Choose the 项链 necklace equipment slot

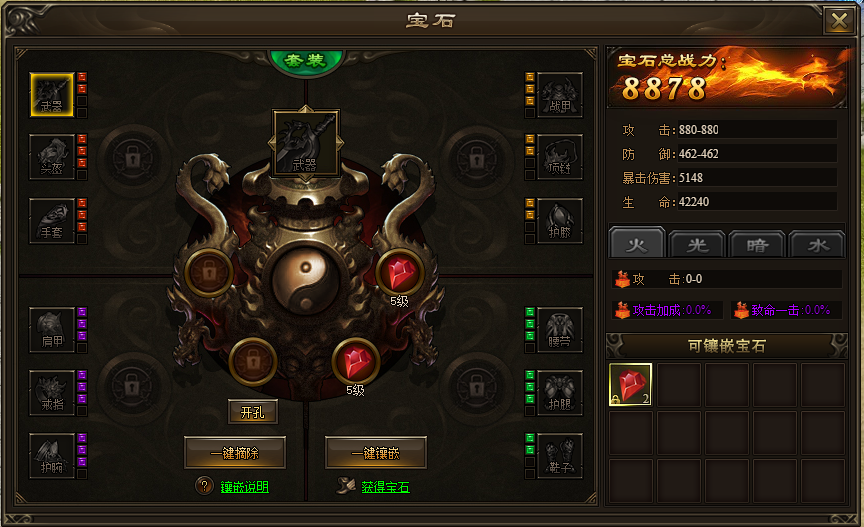pyautogui.click(x=559, y=157)
